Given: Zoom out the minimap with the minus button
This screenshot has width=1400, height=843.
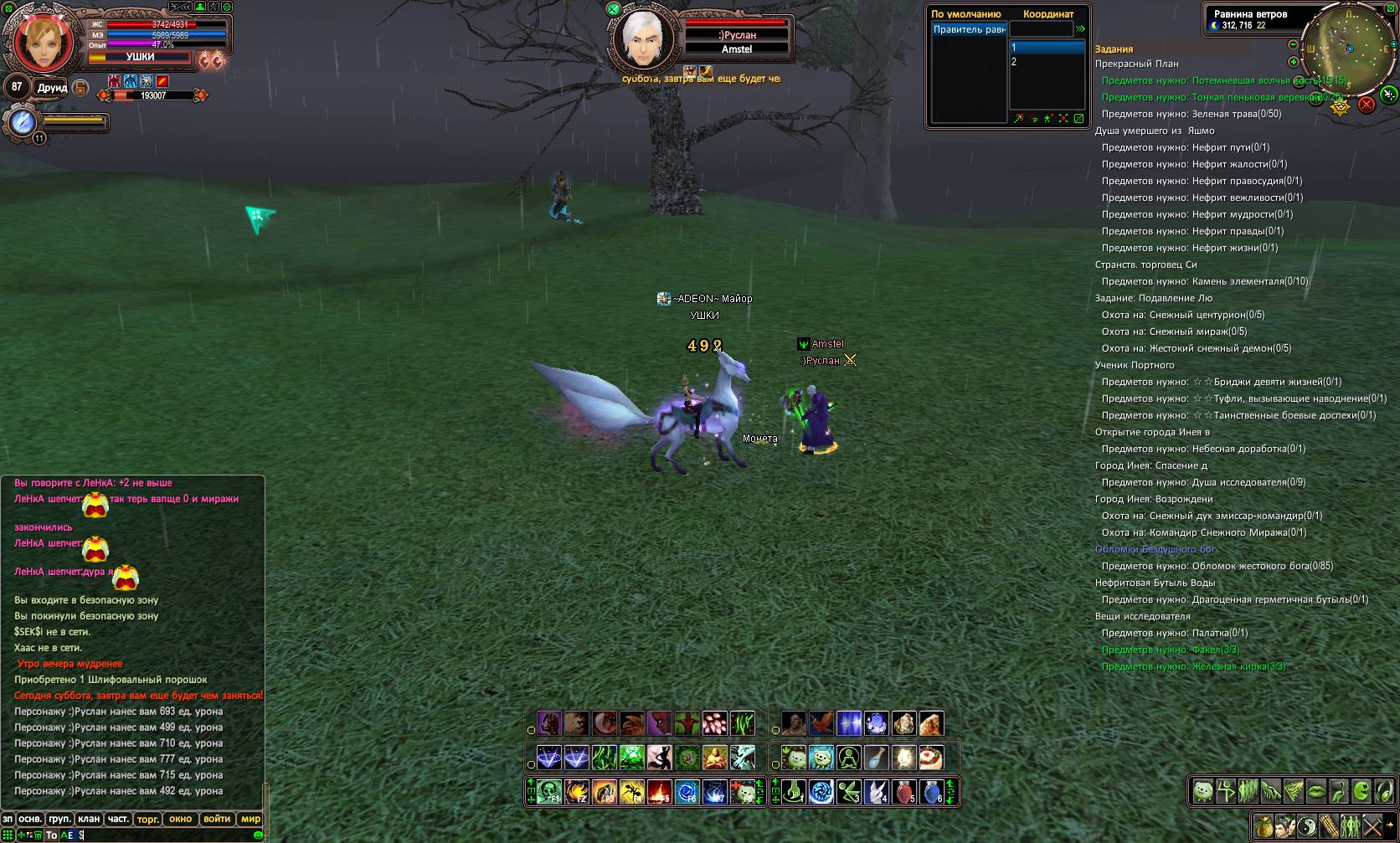Looking at the screenshot, I should [1293, 44].
